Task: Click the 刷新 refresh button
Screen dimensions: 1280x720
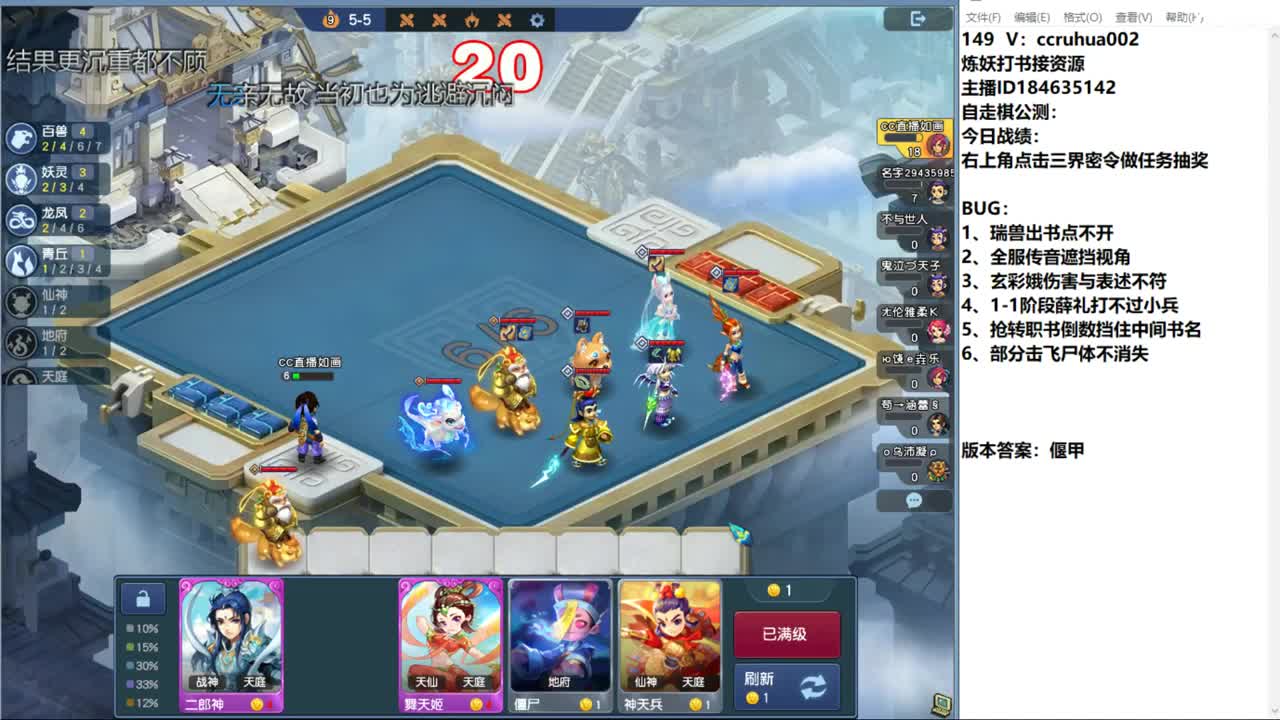Action: tap(787, 687)
